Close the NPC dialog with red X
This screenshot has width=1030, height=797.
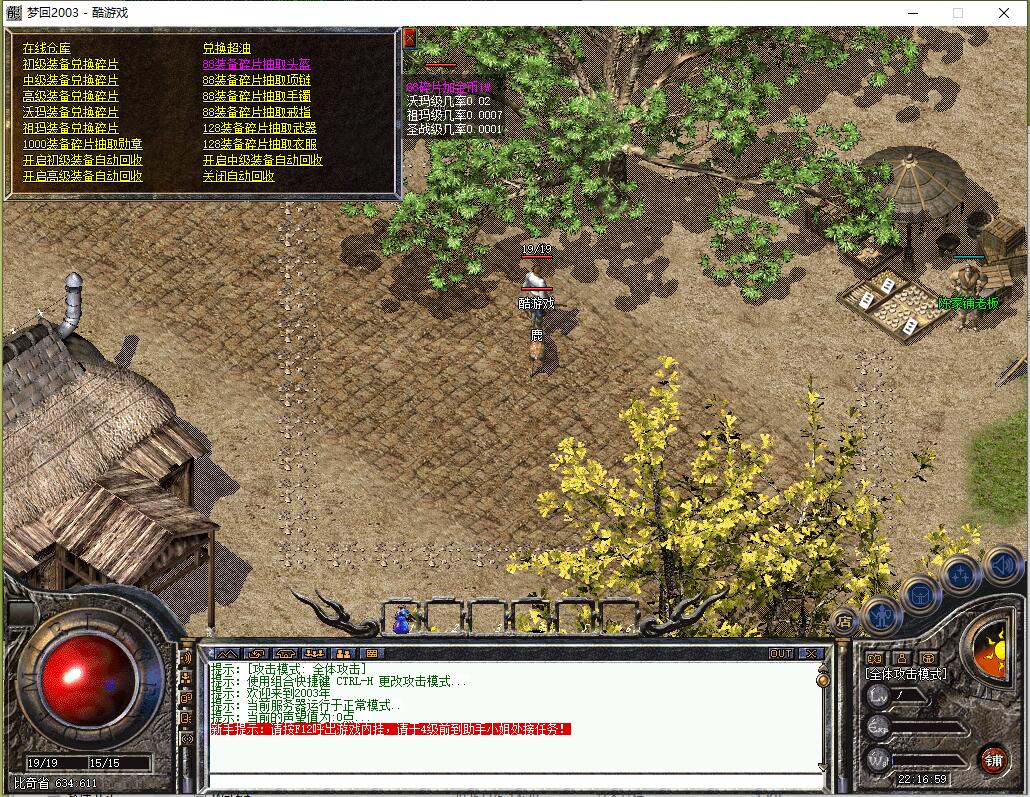click(x=409, y=38)
